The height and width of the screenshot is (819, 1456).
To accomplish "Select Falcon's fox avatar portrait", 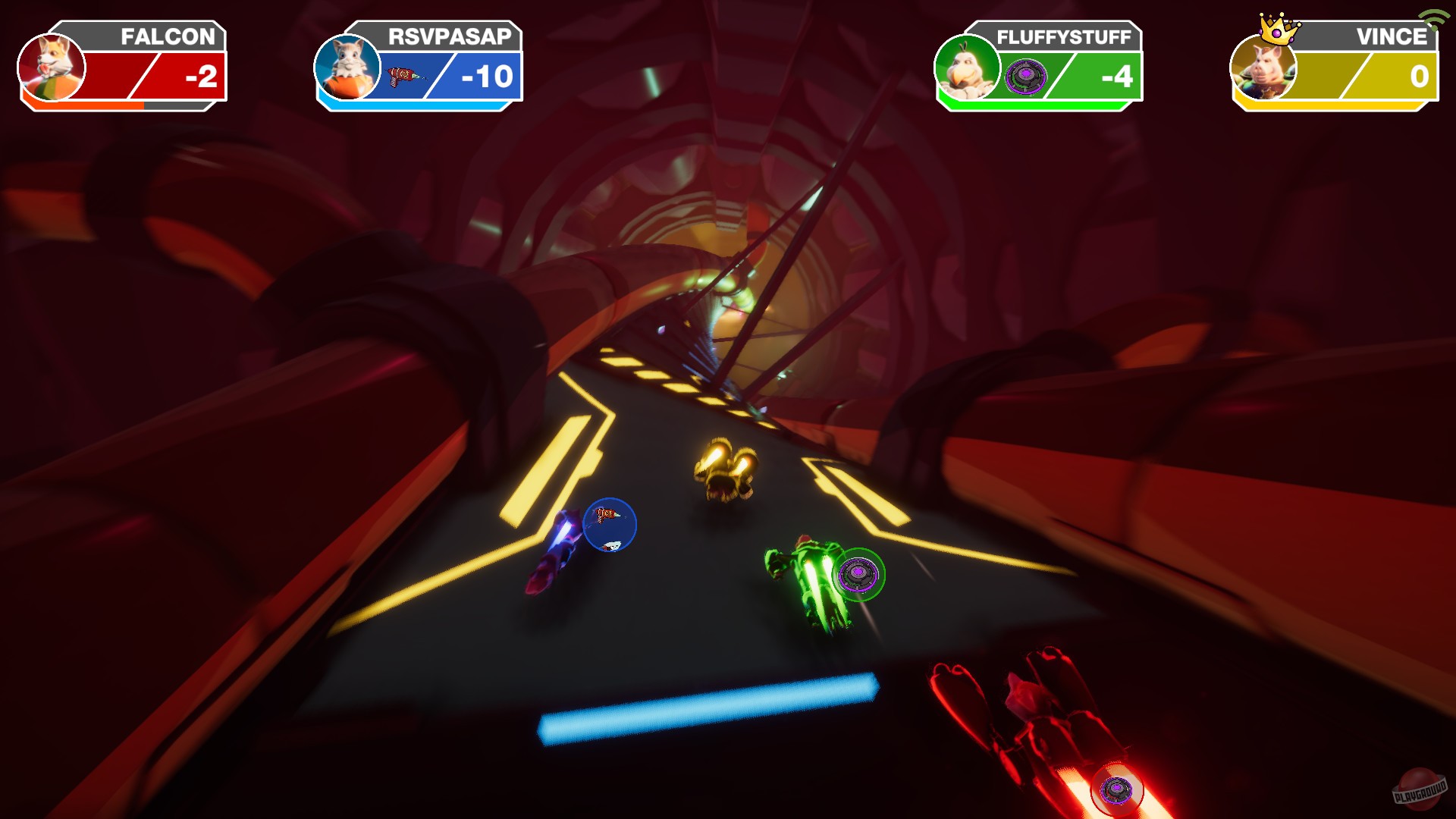I will pos(53,69).
